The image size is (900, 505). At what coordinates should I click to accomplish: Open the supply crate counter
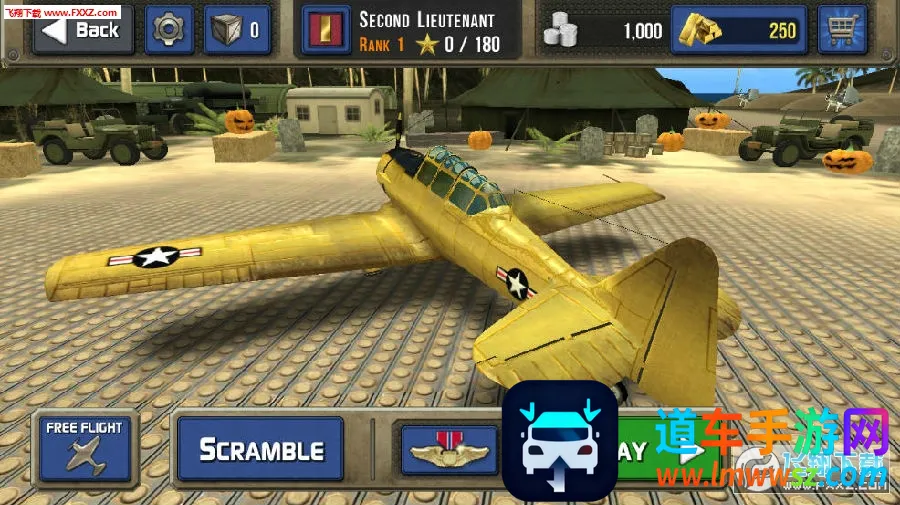tap(237, 30)
